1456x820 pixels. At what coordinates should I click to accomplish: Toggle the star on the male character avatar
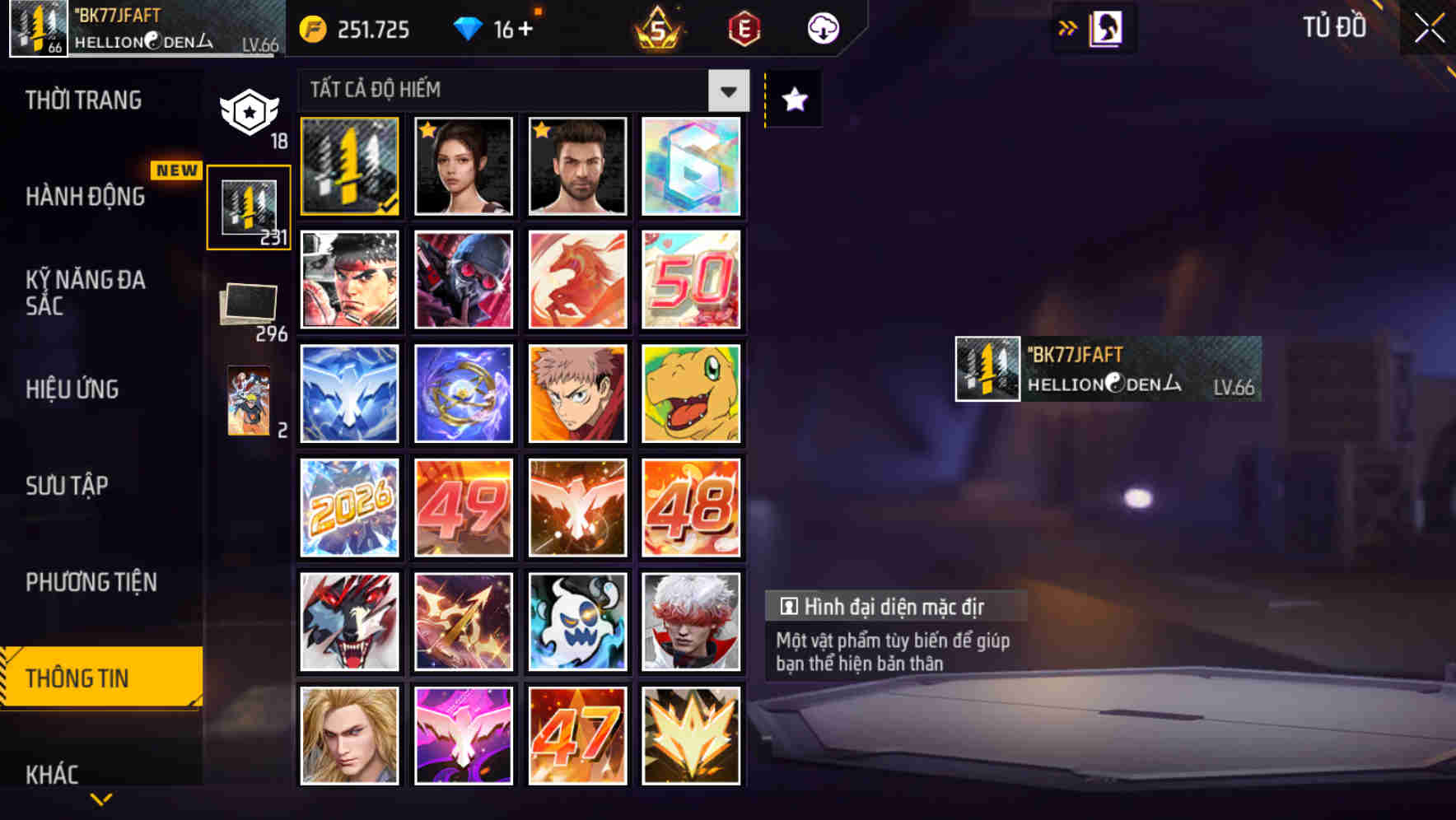(x=541, y=130)
